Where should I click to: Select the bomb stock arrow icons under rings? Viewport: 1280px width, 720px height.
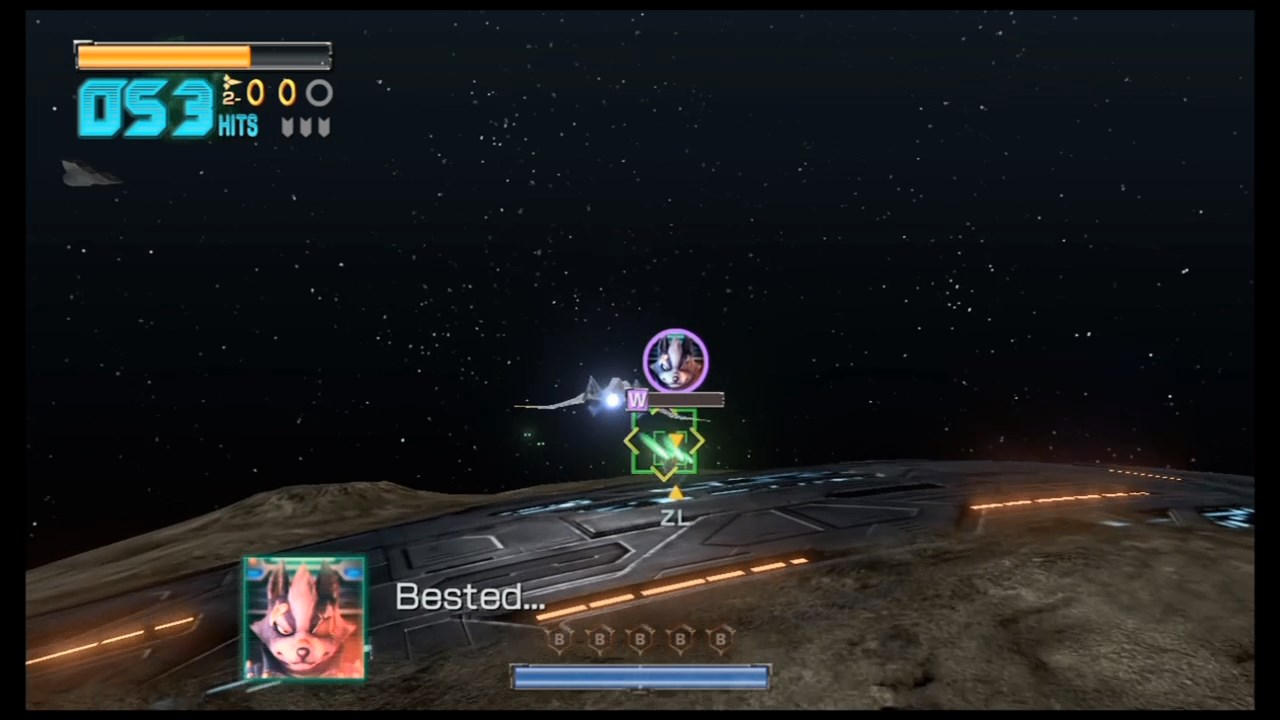(305, 127)
